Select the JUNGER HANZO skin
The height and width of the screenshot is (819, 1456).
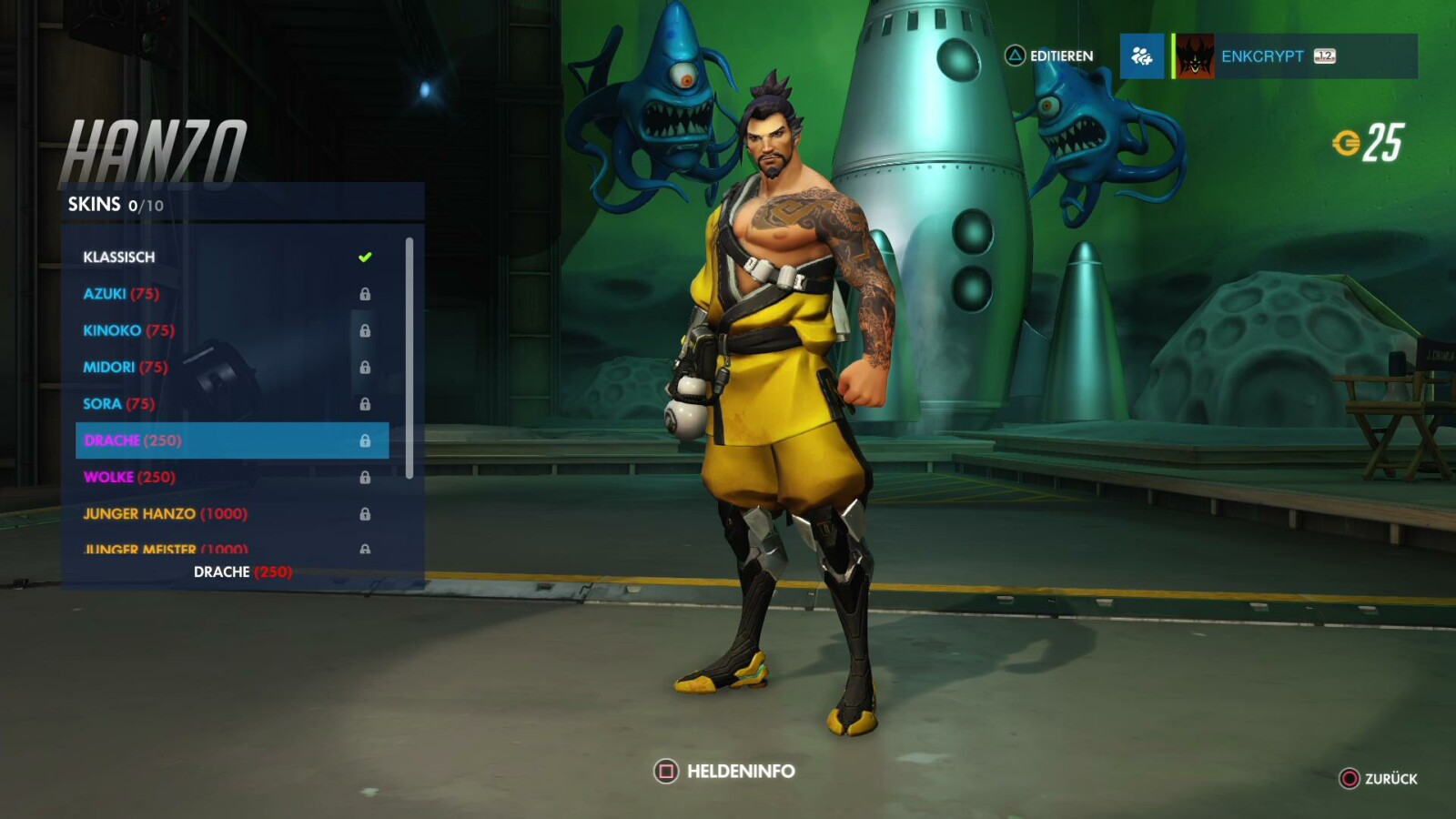pyautogui.click(x=141, y=513)
